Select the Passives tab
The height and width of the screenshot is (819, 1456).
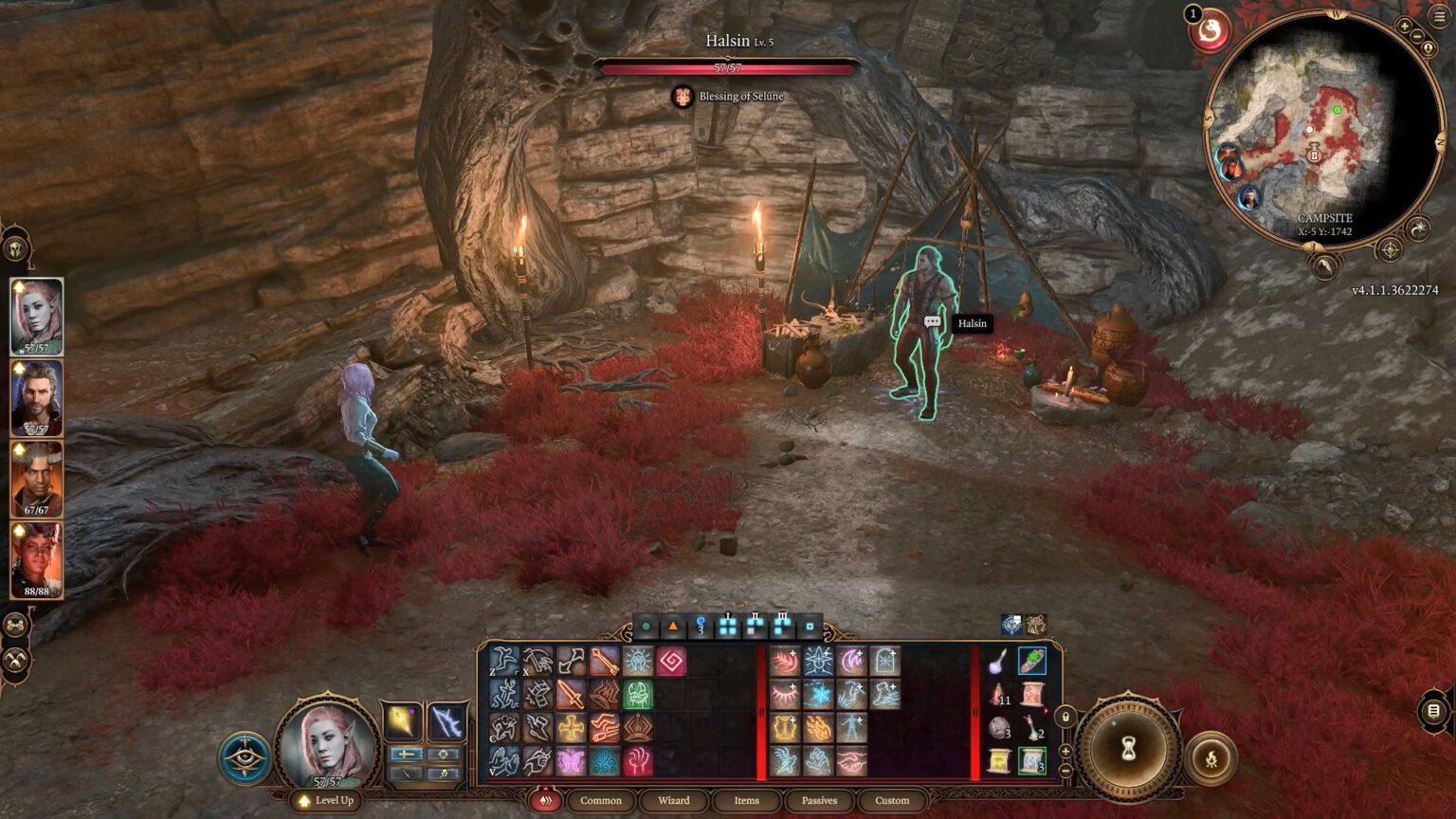click(819, 800)
